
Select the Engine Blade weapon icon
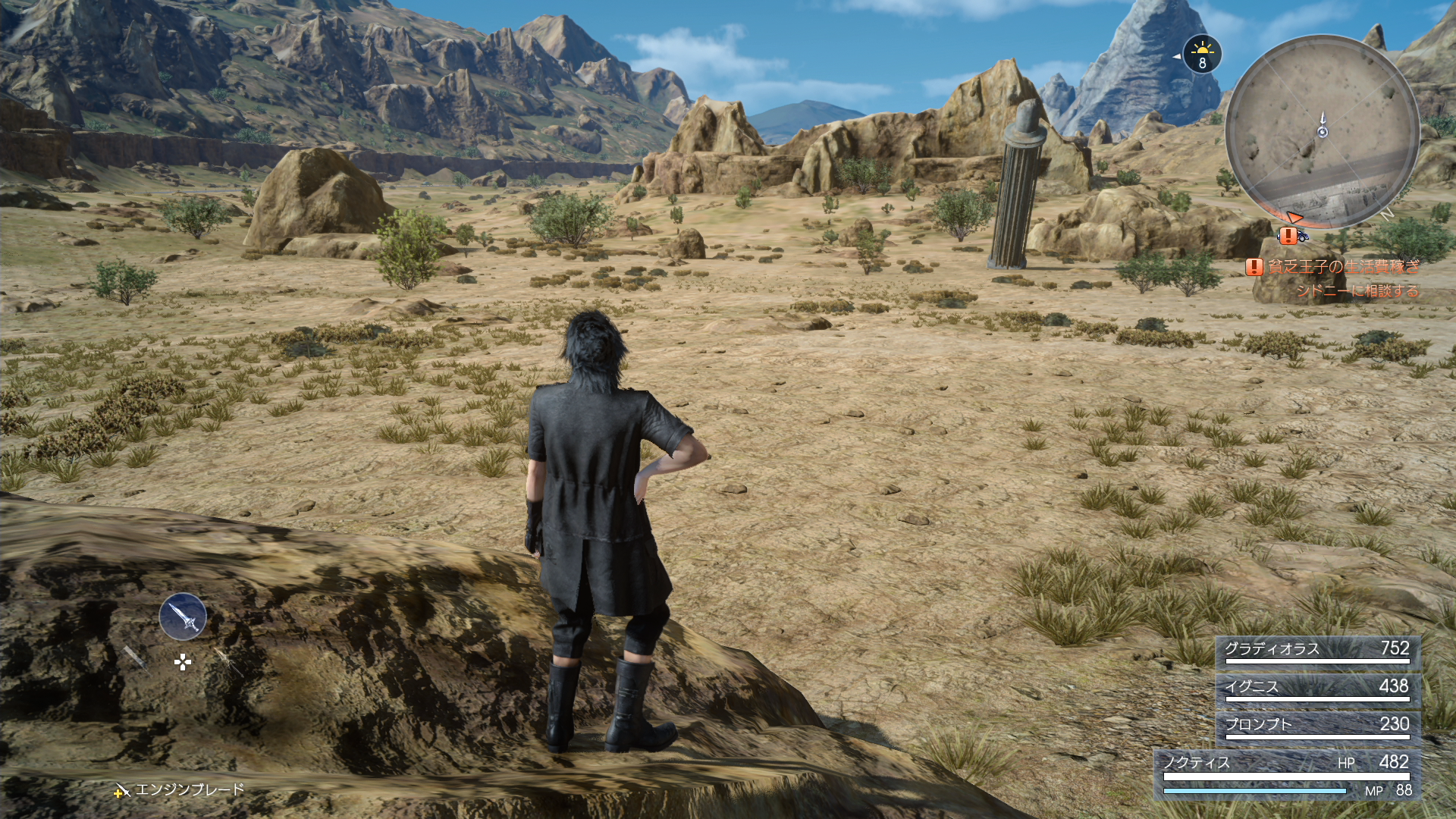tap(183, 616)
